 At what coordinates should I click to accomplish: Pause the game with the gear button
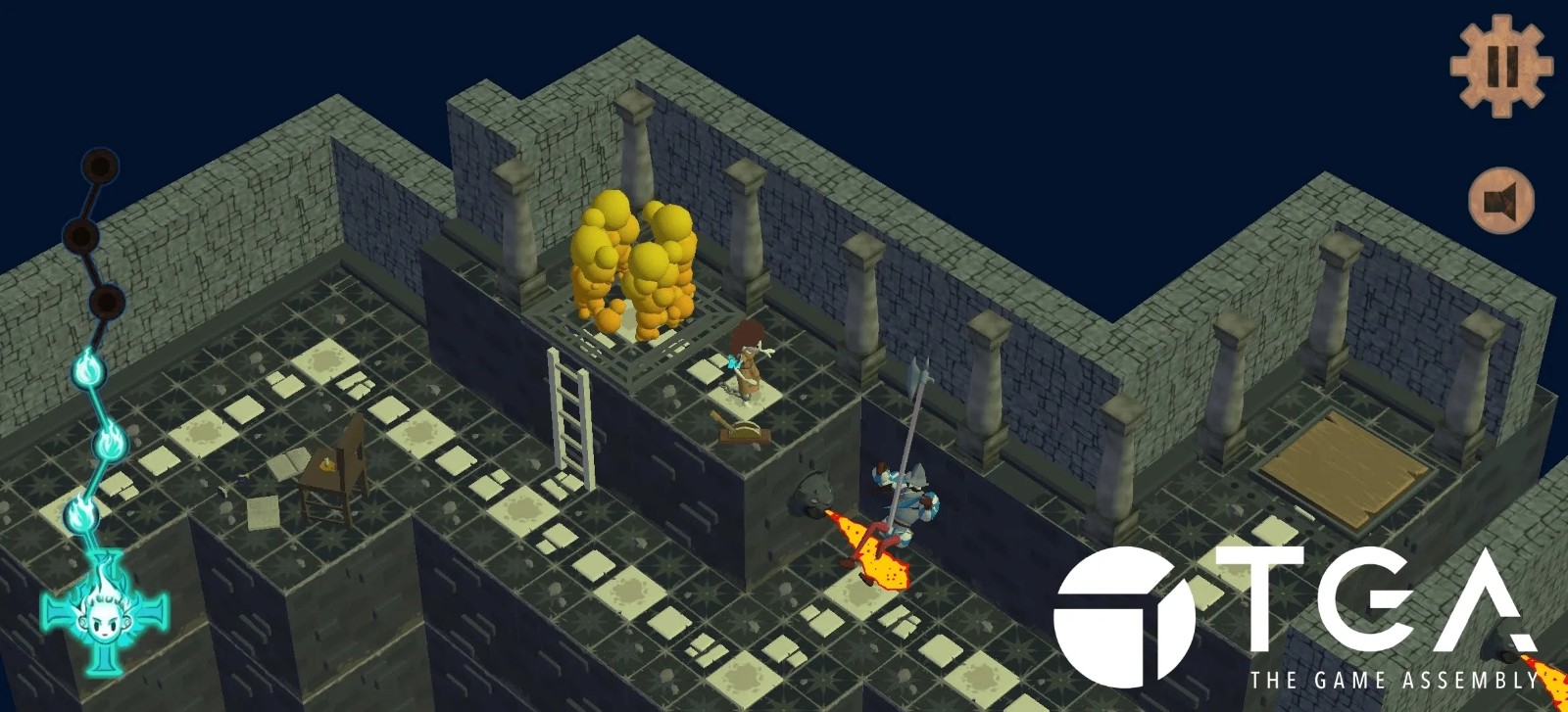coord(1500,65)
